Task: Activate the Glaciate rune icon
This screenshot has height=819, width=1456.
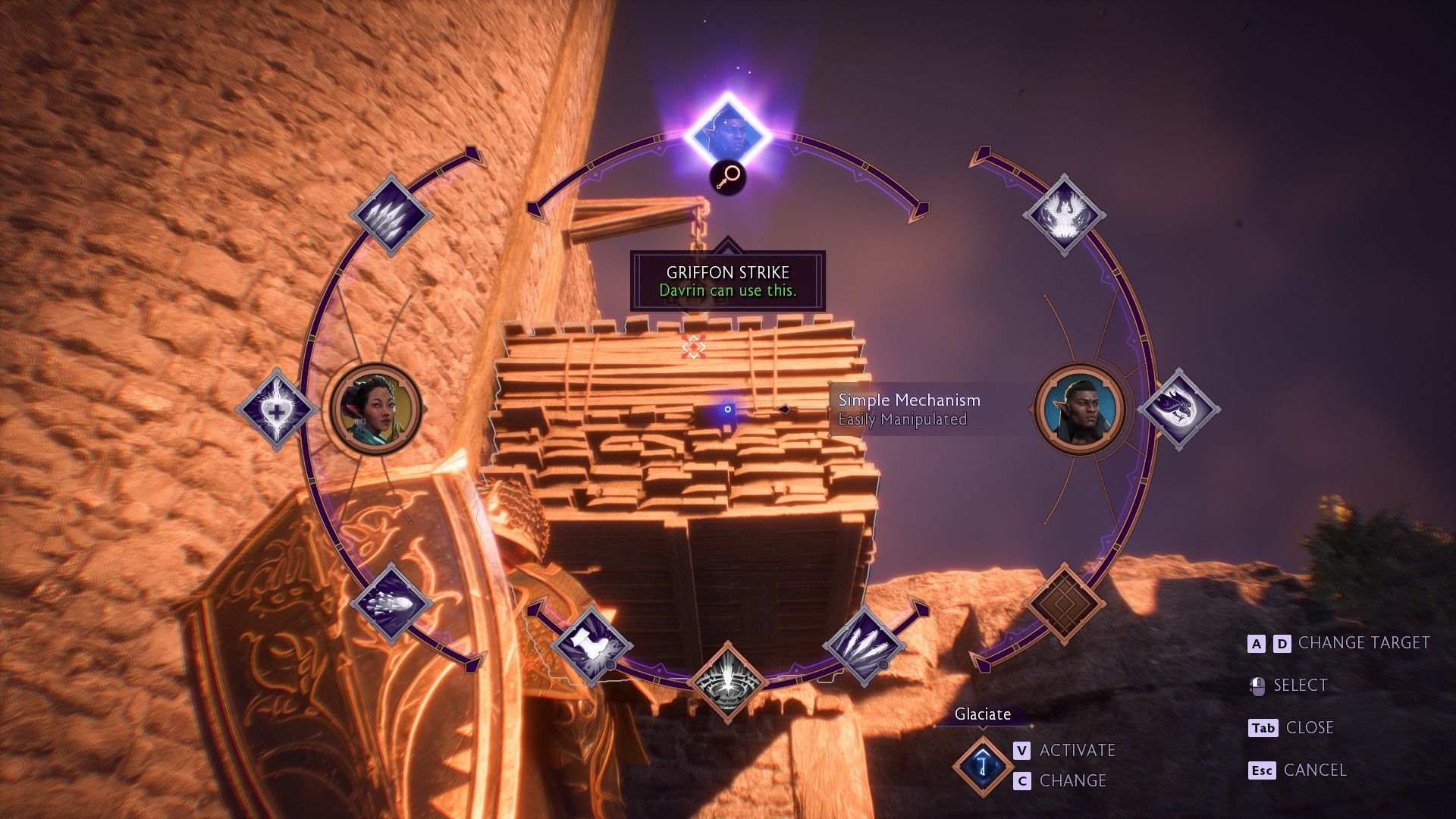Action: pyautogui.click(x=983, y=764)
